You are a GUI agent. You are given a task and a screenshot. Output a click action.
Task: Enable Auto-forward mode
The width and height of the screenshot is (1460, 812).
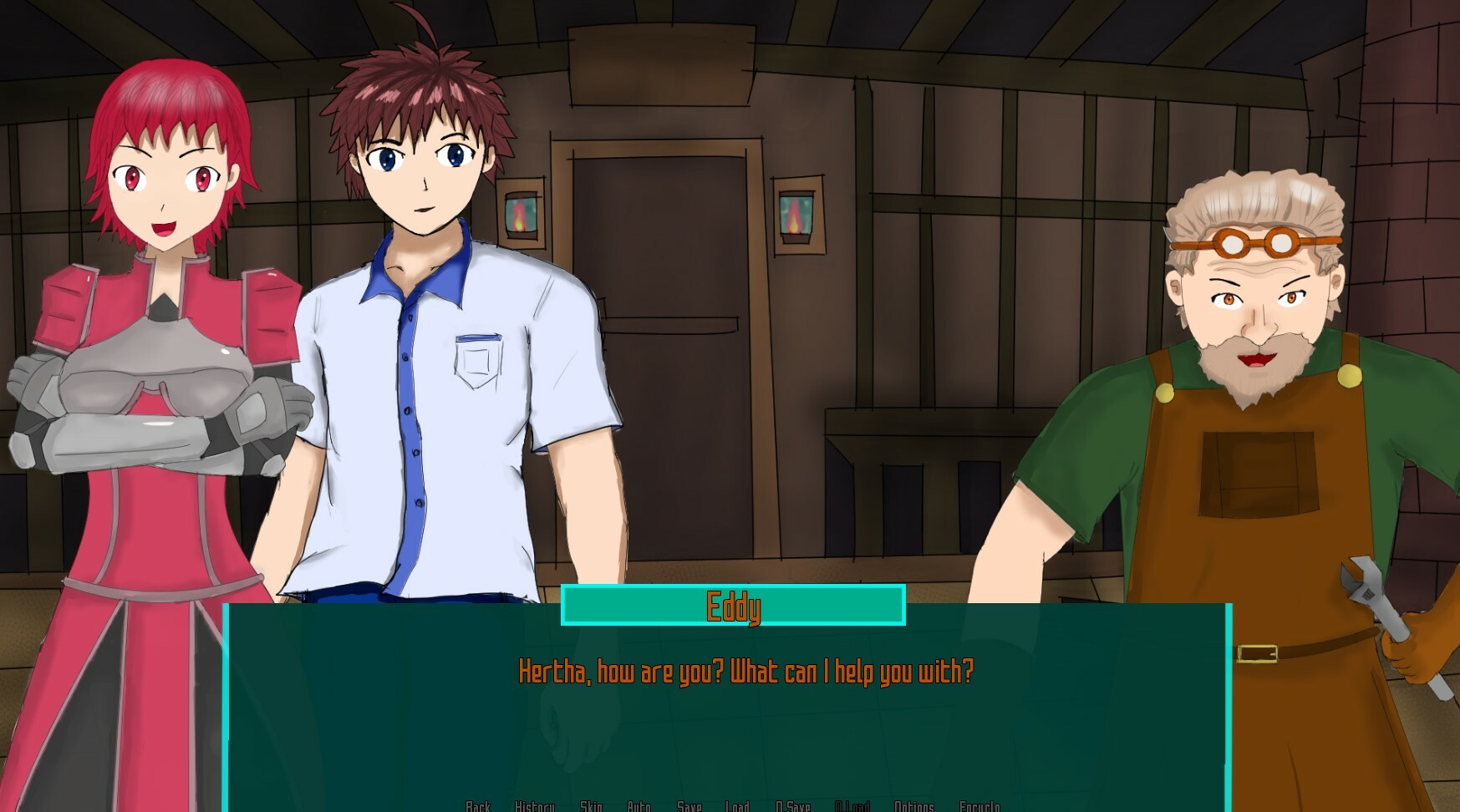640,806
